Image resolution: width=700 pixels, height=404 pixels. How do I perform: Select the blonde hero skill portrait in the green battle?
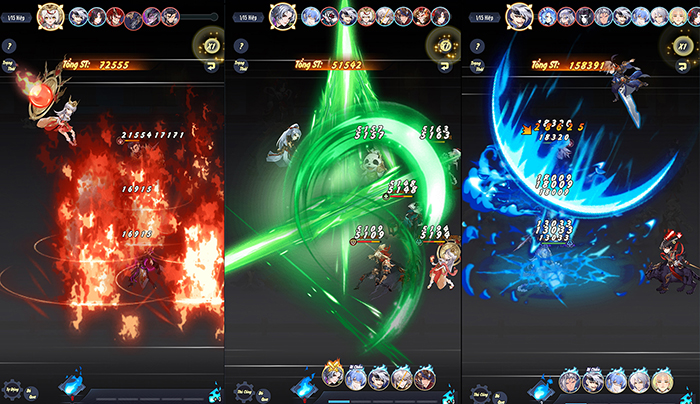(333, 376)
